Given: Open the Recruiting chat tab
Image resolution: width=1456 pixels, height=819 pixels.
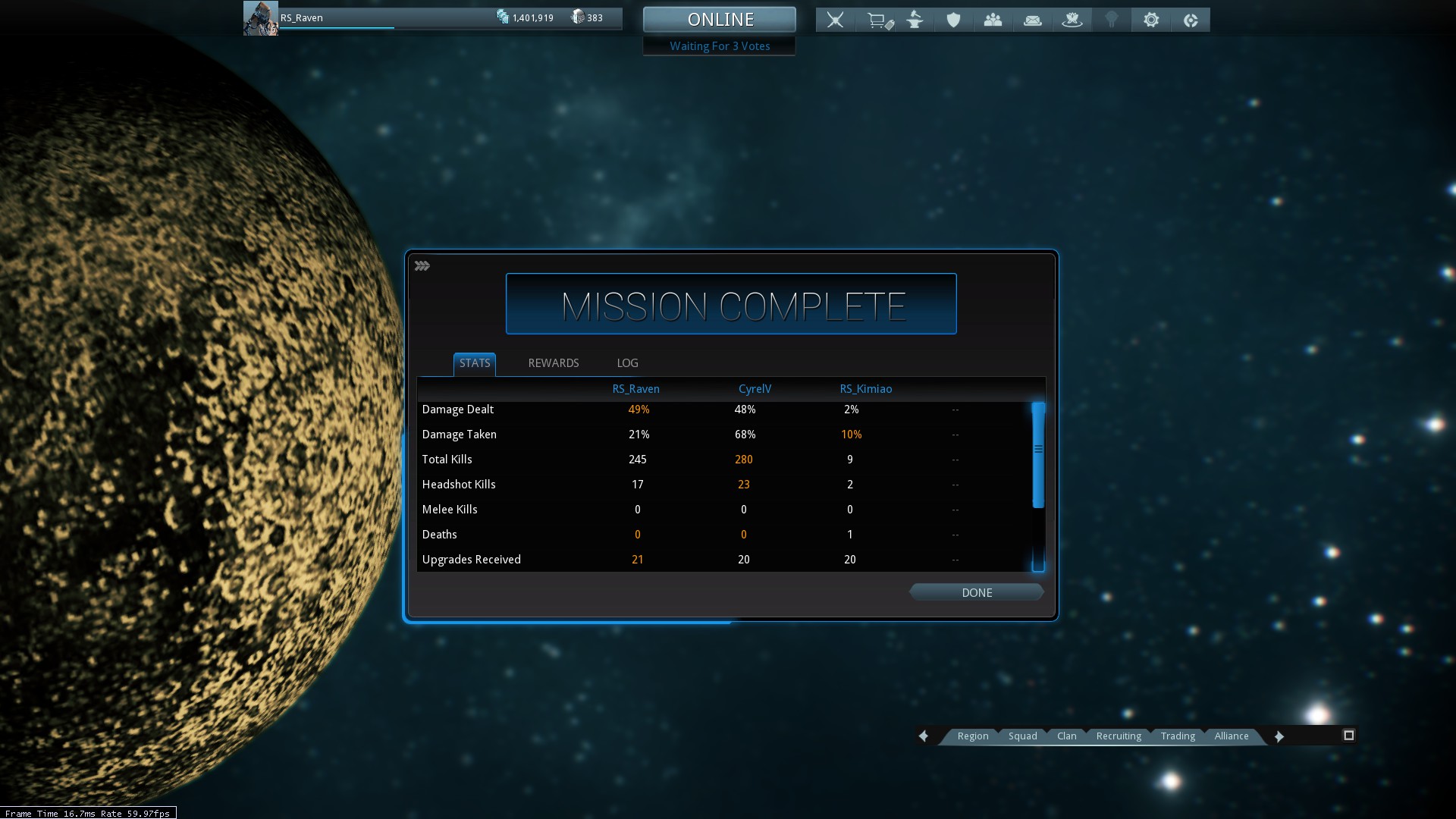Looking at the screenshot, I should click(x=1118, y=736).
